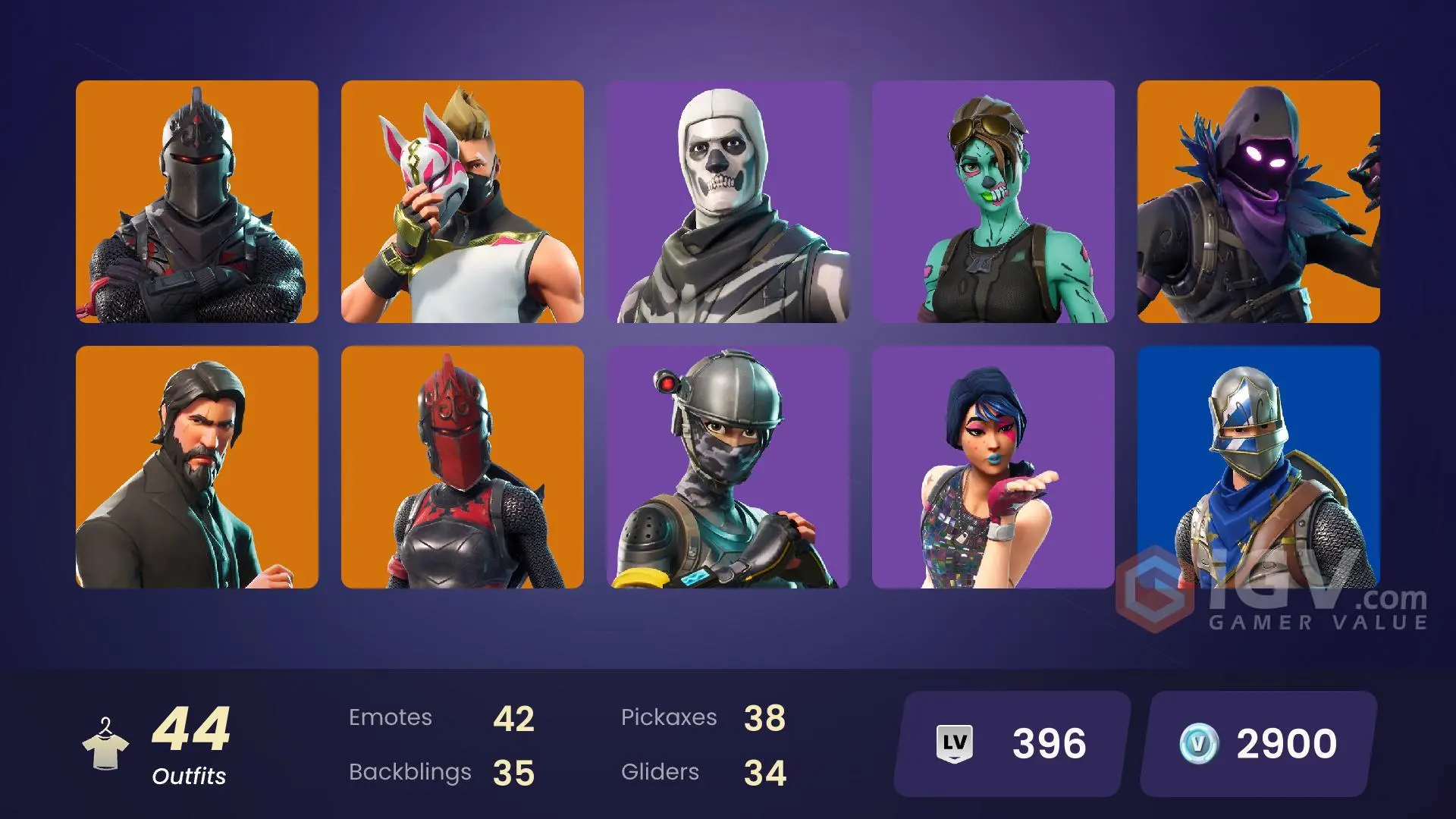Click the Emotes count label
This screenshot has height=819, width=1456.
click(391, 717)
